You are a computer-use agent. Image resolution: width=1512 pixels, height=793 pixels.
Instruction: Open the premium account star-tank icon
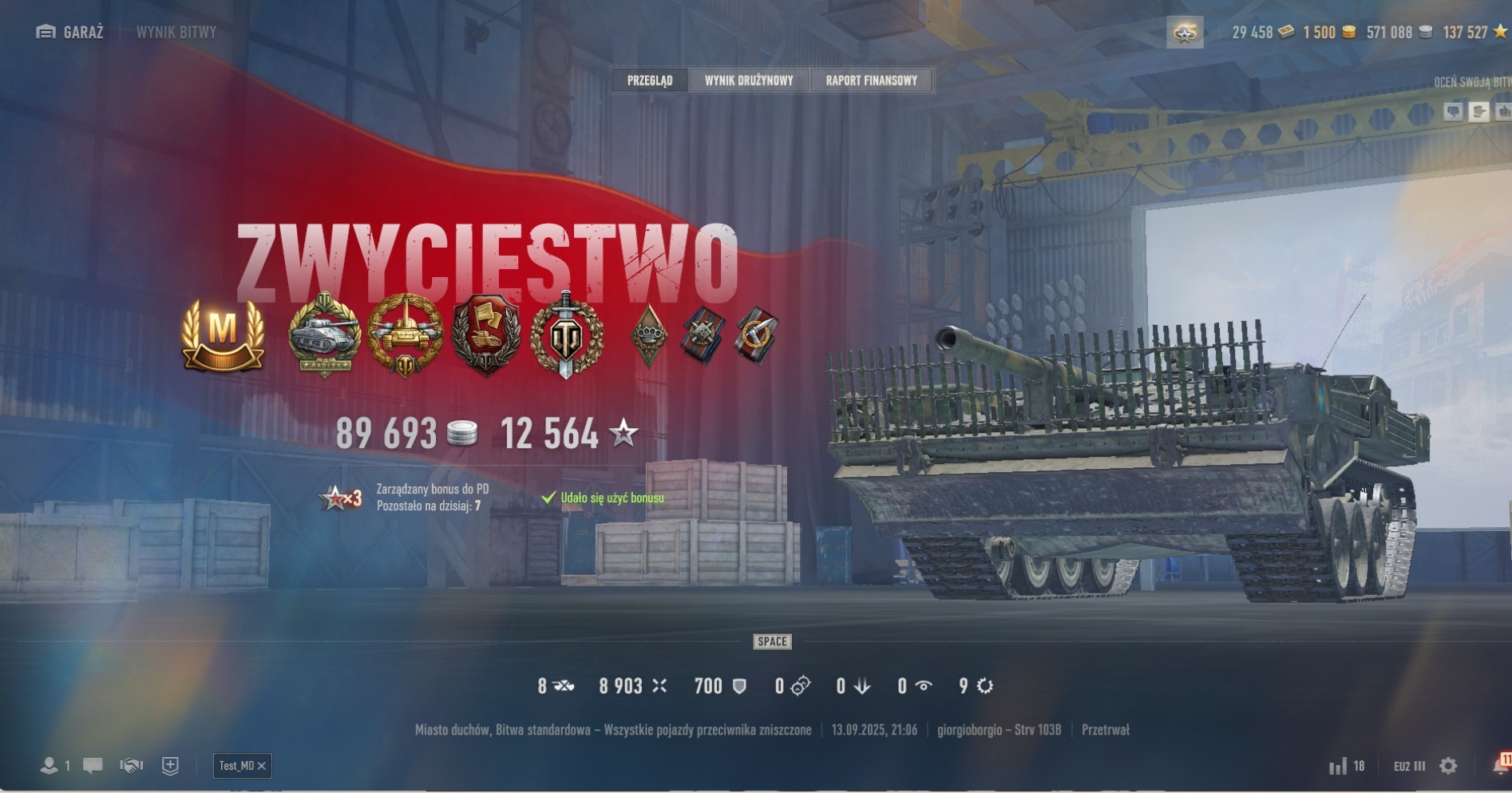click(1185, 33)
